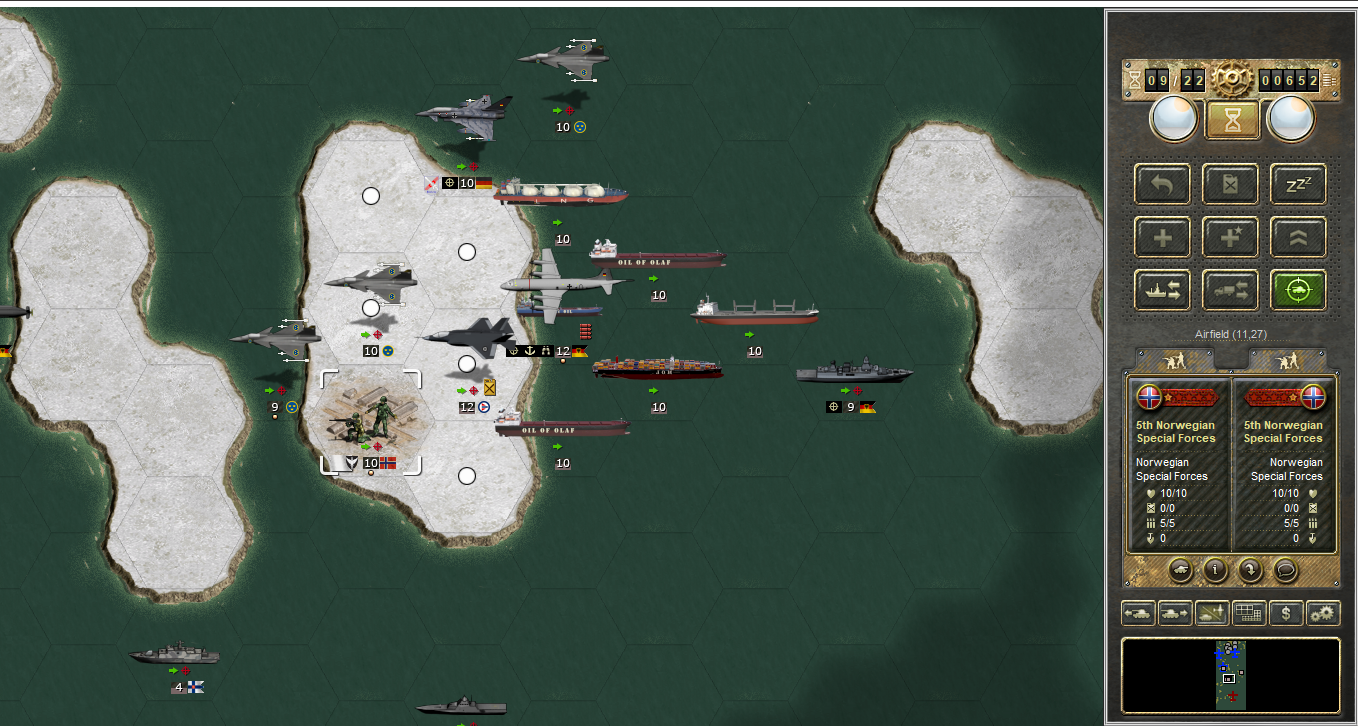
Task: Use elite reinforcements (plus with star)
Action: tap(1231, 237)
